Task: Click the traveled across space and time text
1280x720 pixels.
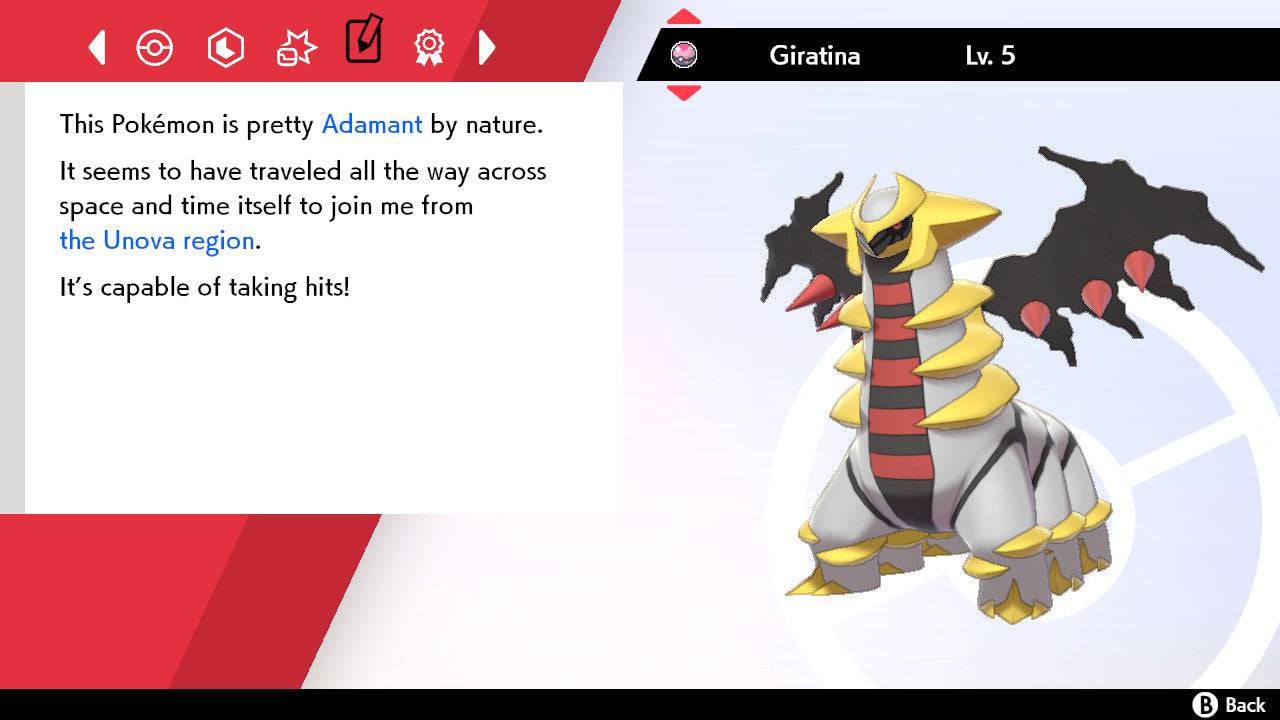Action: tap(300, 188)
